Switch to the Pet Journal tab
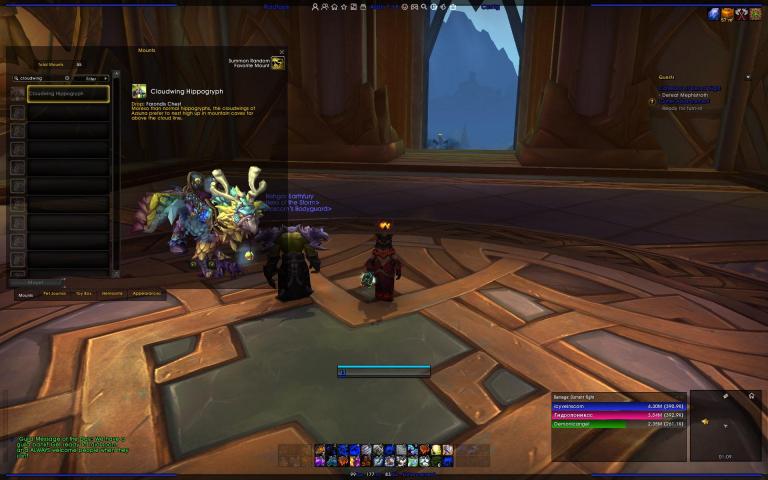 point(54,294)
